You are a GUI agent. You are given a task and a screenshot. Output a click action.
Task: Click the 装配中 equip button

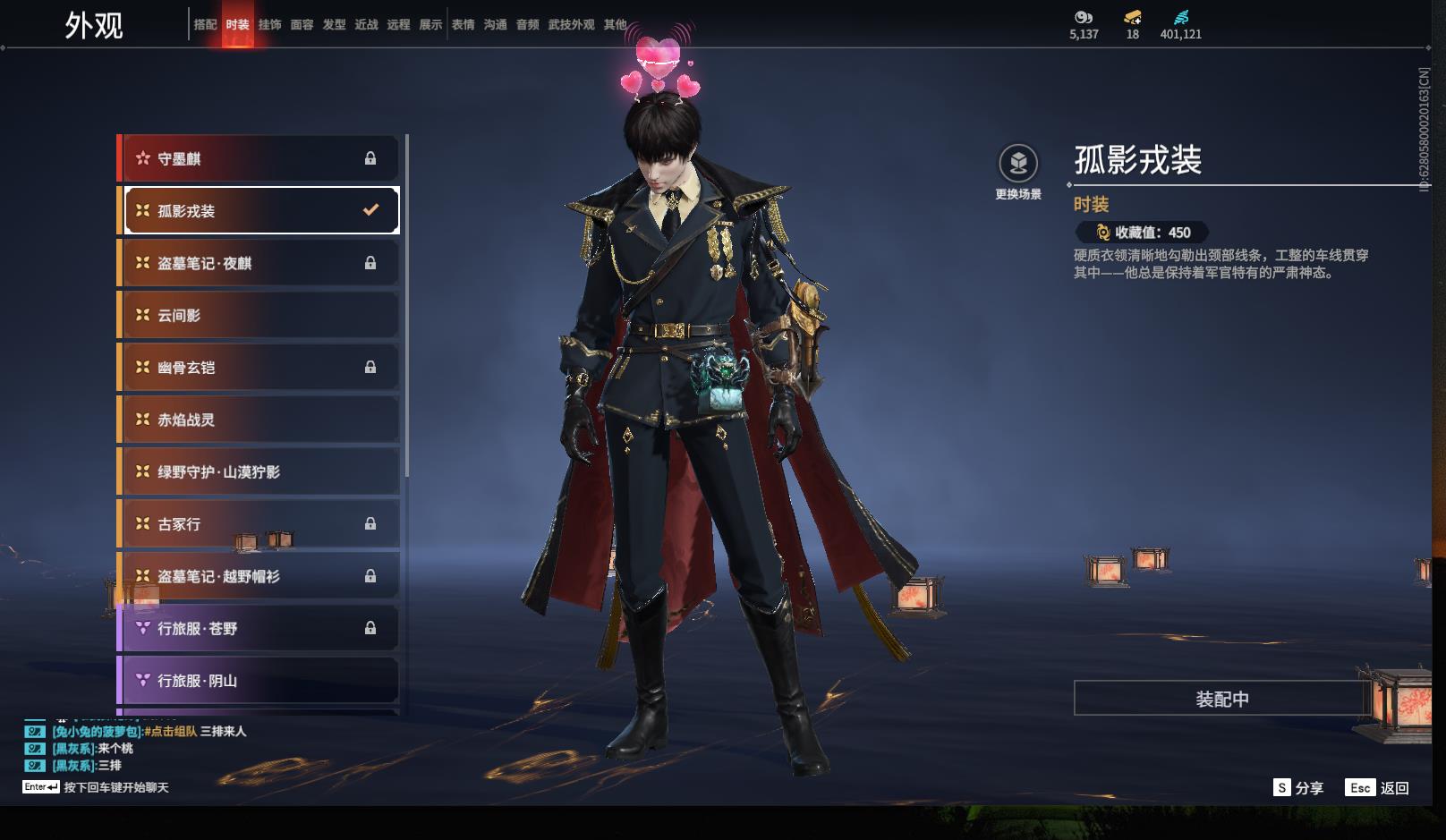click(x=1221, y=698)
